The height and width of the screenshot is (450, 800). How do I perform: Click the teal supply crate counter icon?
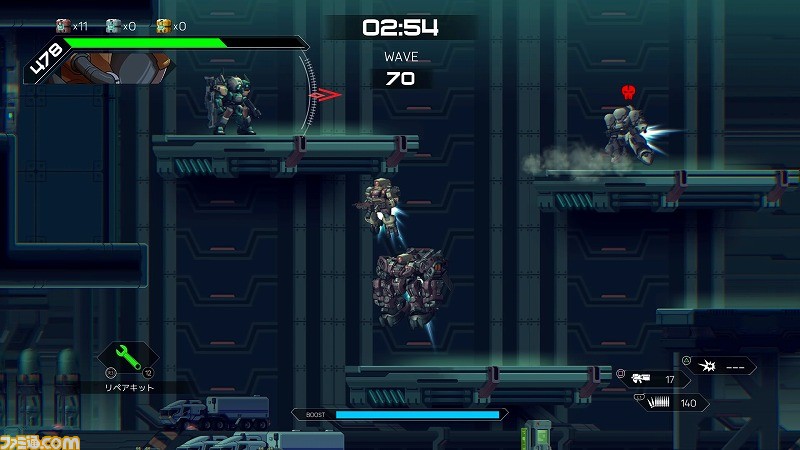tap(113, 26)
